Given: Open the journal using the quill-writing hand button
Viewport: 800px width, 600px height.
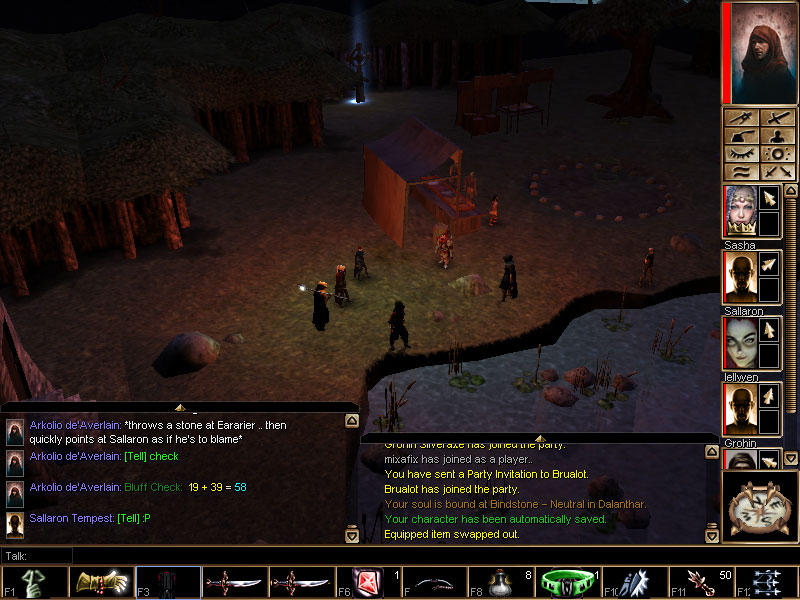Looking at the screenshot, I should pos(739,137).
